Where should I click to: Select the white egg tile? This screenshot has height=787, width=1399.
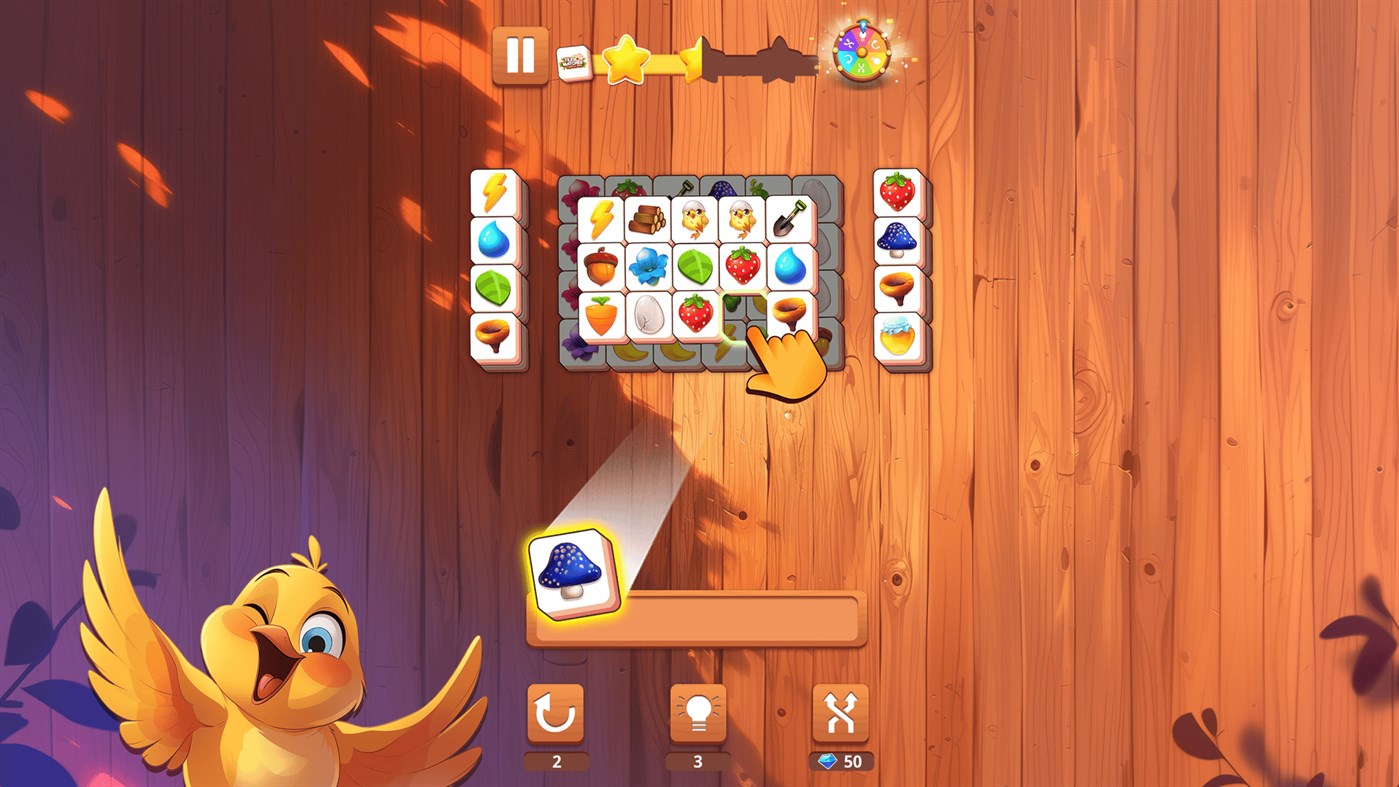click(x=645, y=314)
